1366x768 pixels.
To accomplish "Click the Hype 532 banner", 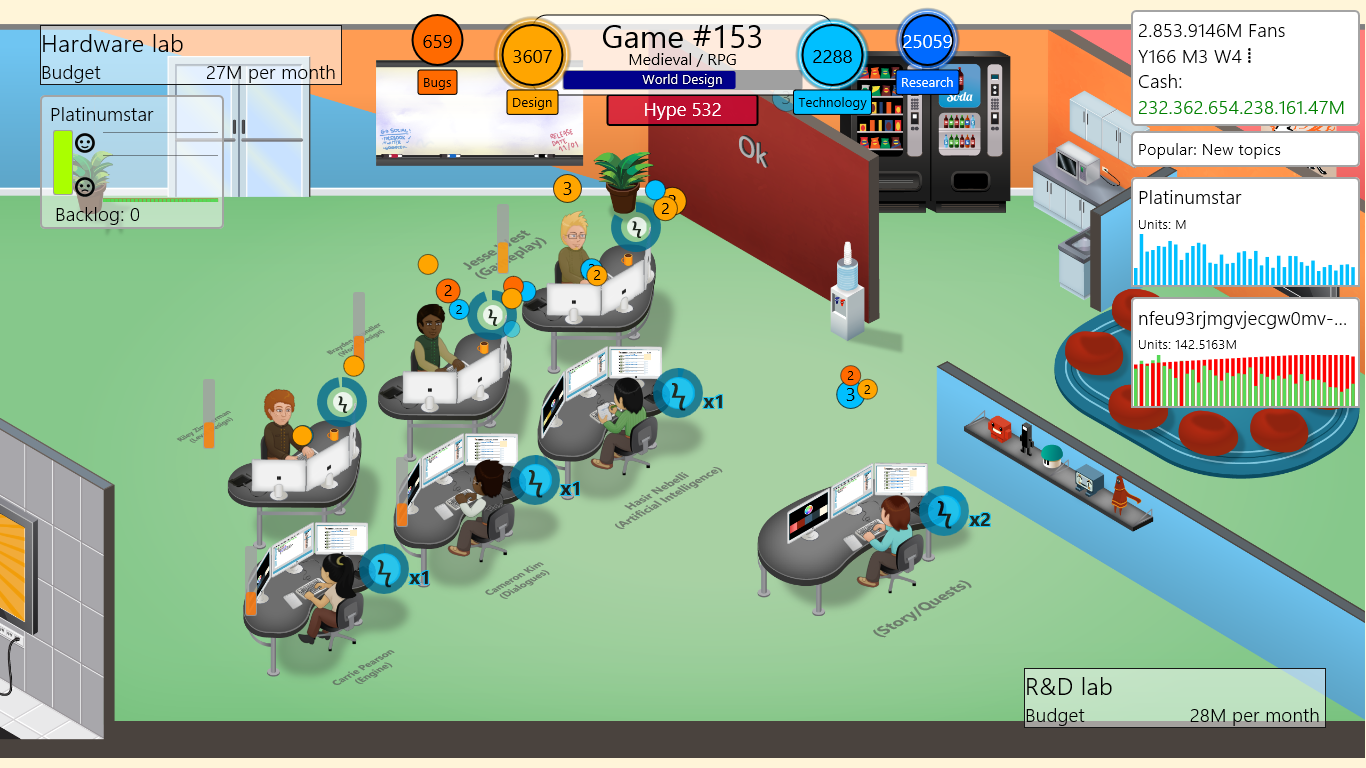I will pyautogui.click(x=680, y=110).
